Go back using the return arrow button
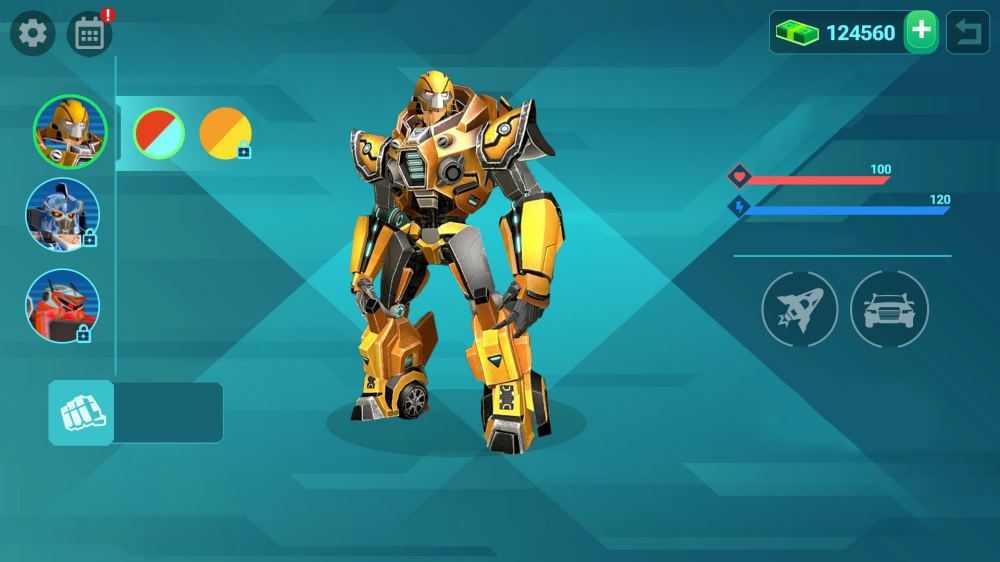This screenshot has width=1000, height=562. click(x=967, y=32)
